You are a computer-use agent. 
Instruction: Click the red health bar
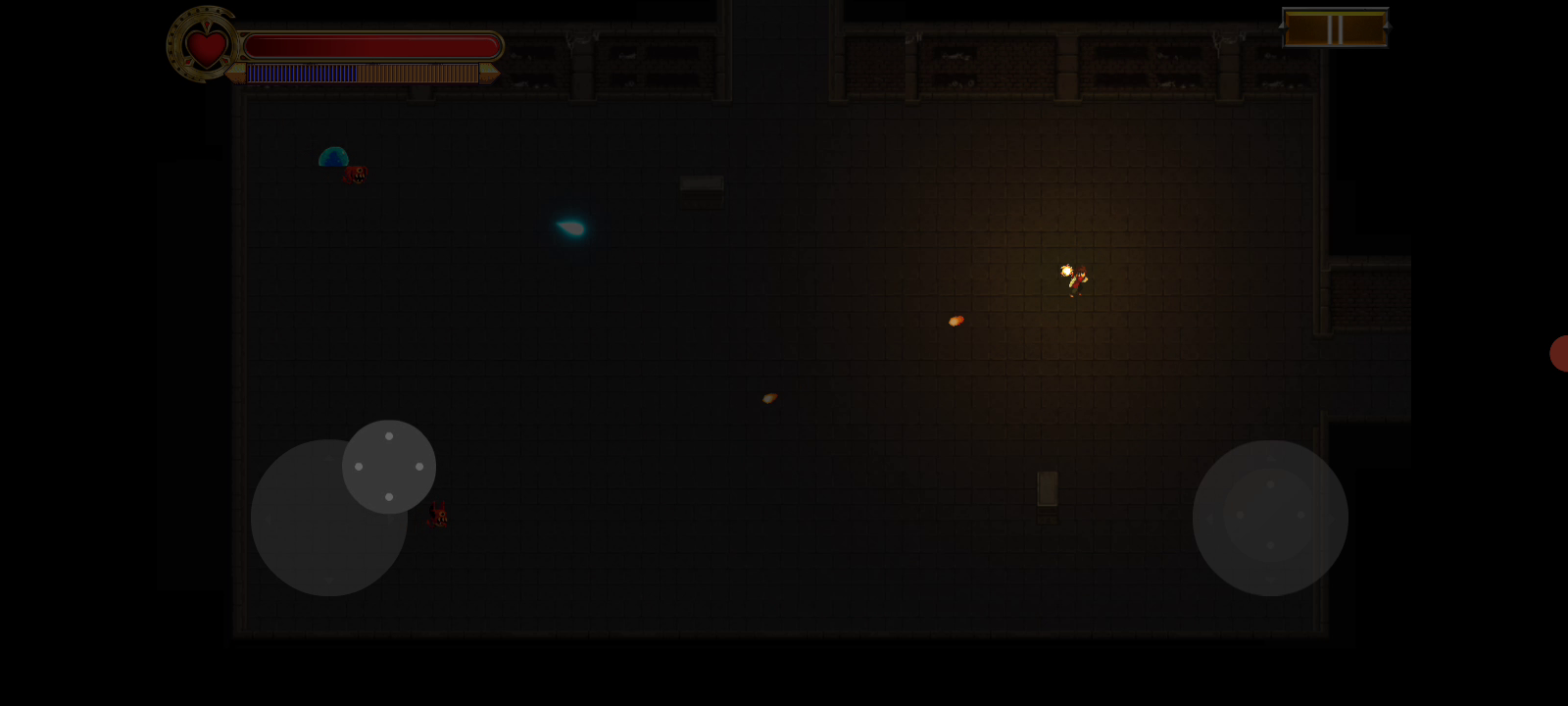[372, 45]
